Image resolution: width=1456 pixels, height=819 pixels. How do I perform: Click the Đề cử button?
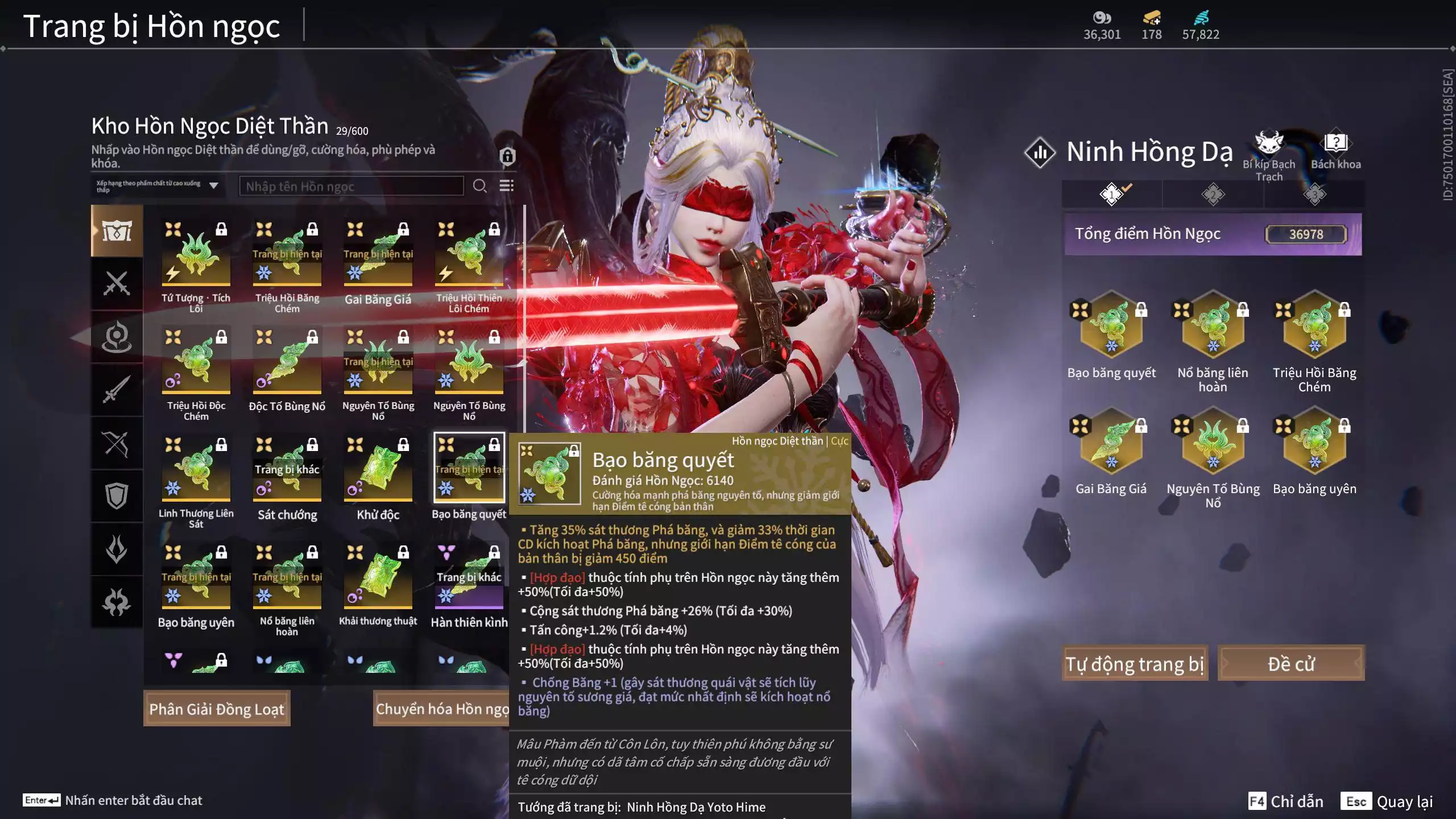(1292, 663)
